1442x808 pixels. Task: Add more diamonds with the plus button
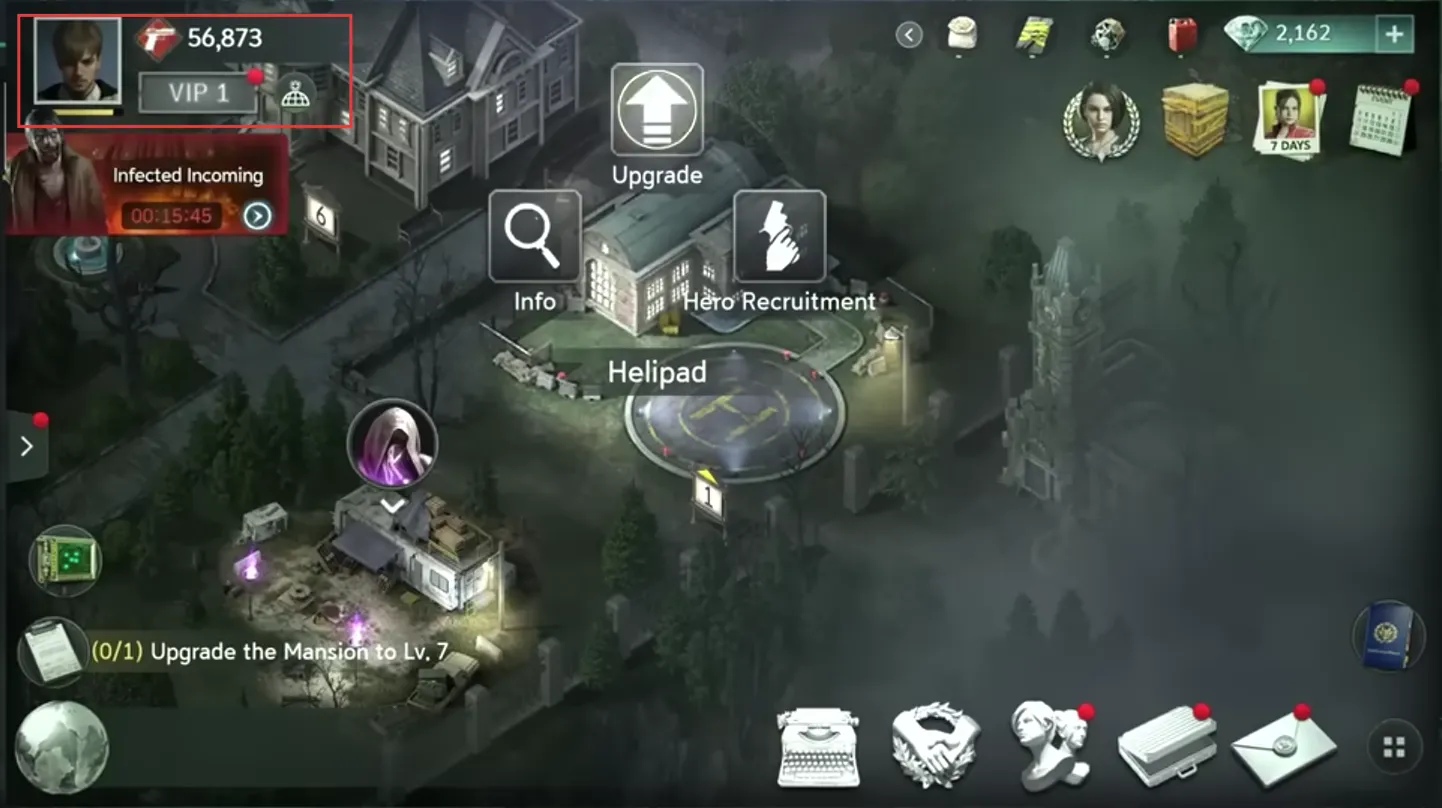(x=1393, y=35)
